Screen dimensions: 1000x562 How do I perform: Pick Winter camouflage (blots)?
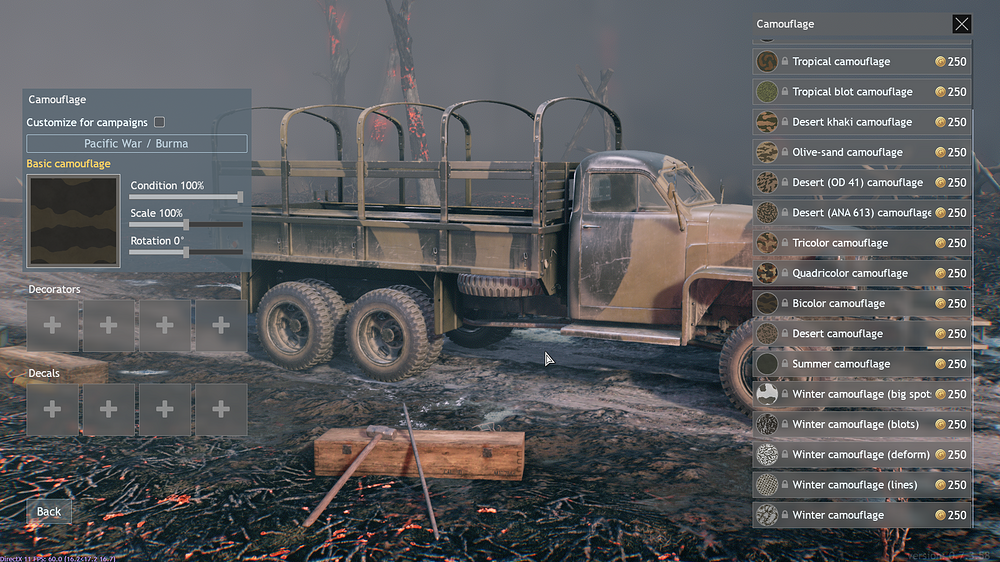[x=854, y=424]
